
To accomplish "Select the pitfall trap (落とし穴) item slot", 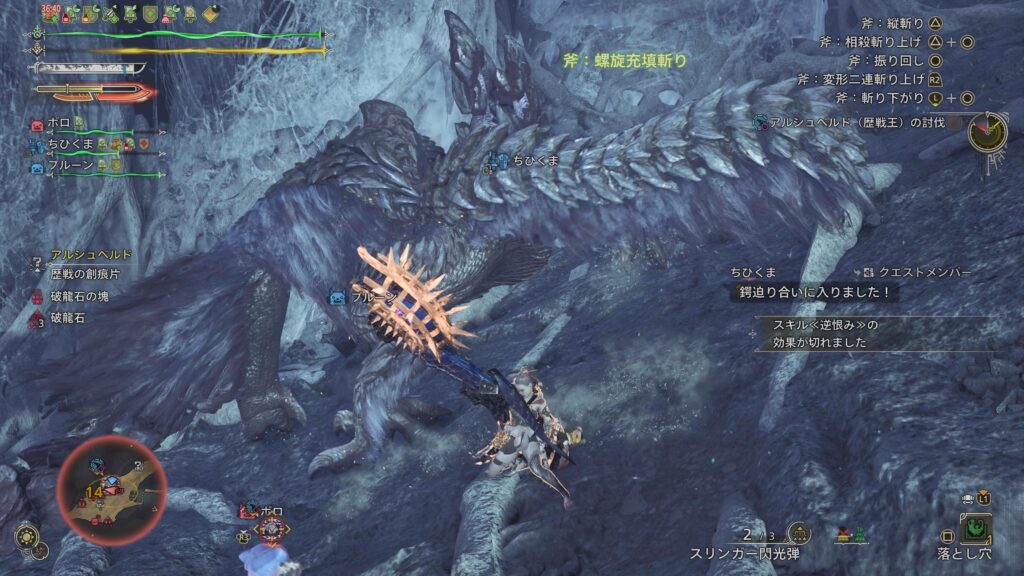I will (x=975, y=527).
